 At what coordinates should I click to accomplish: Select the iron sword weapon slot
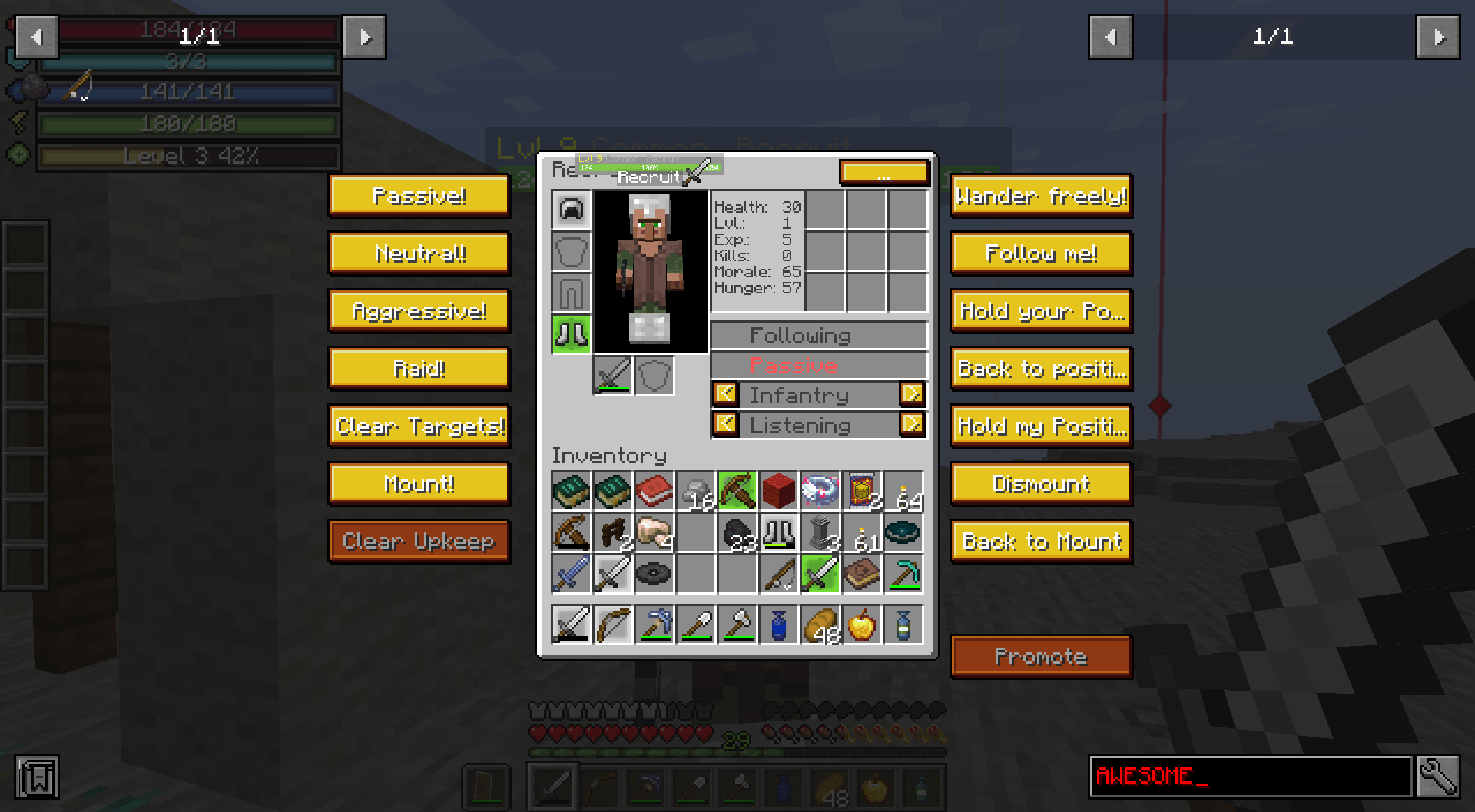[612, 375]
